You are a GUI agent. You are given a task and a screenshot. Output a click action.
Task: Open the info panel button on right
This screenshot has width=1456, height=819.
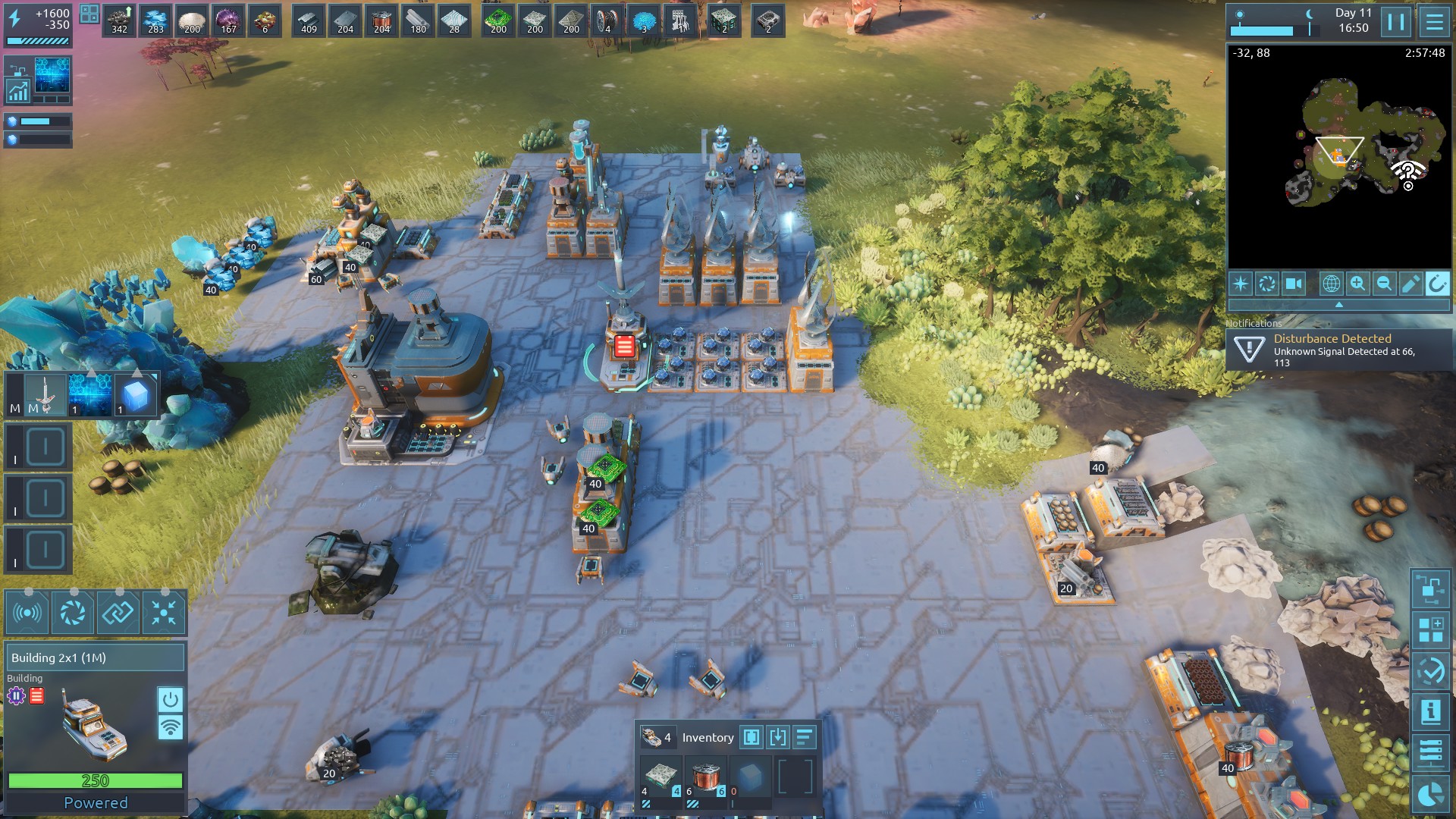(1430, 711)
